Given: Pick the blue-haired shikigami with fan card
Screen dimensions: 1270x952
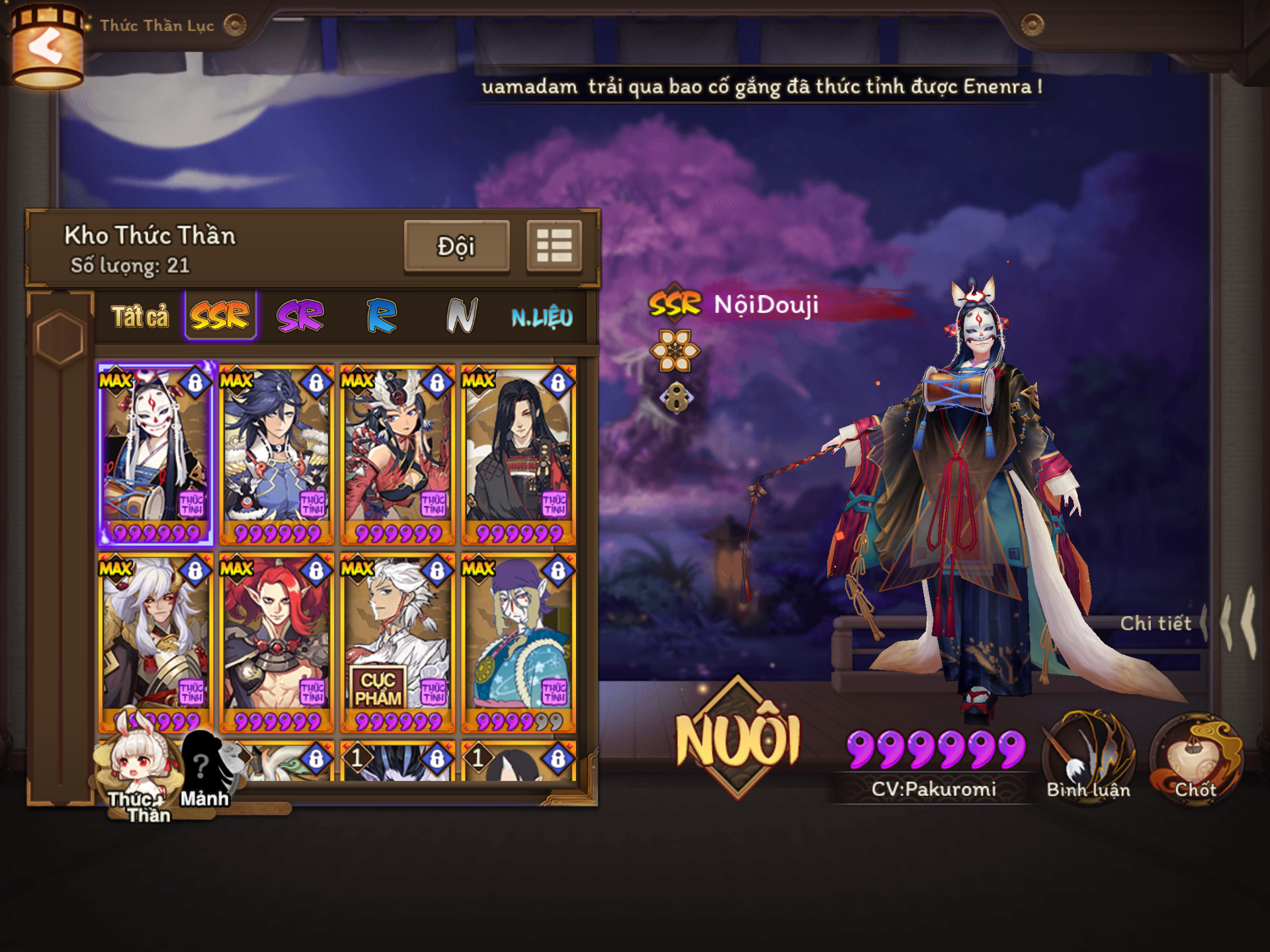Looking at the screenshot, I should tap(276, 454).
